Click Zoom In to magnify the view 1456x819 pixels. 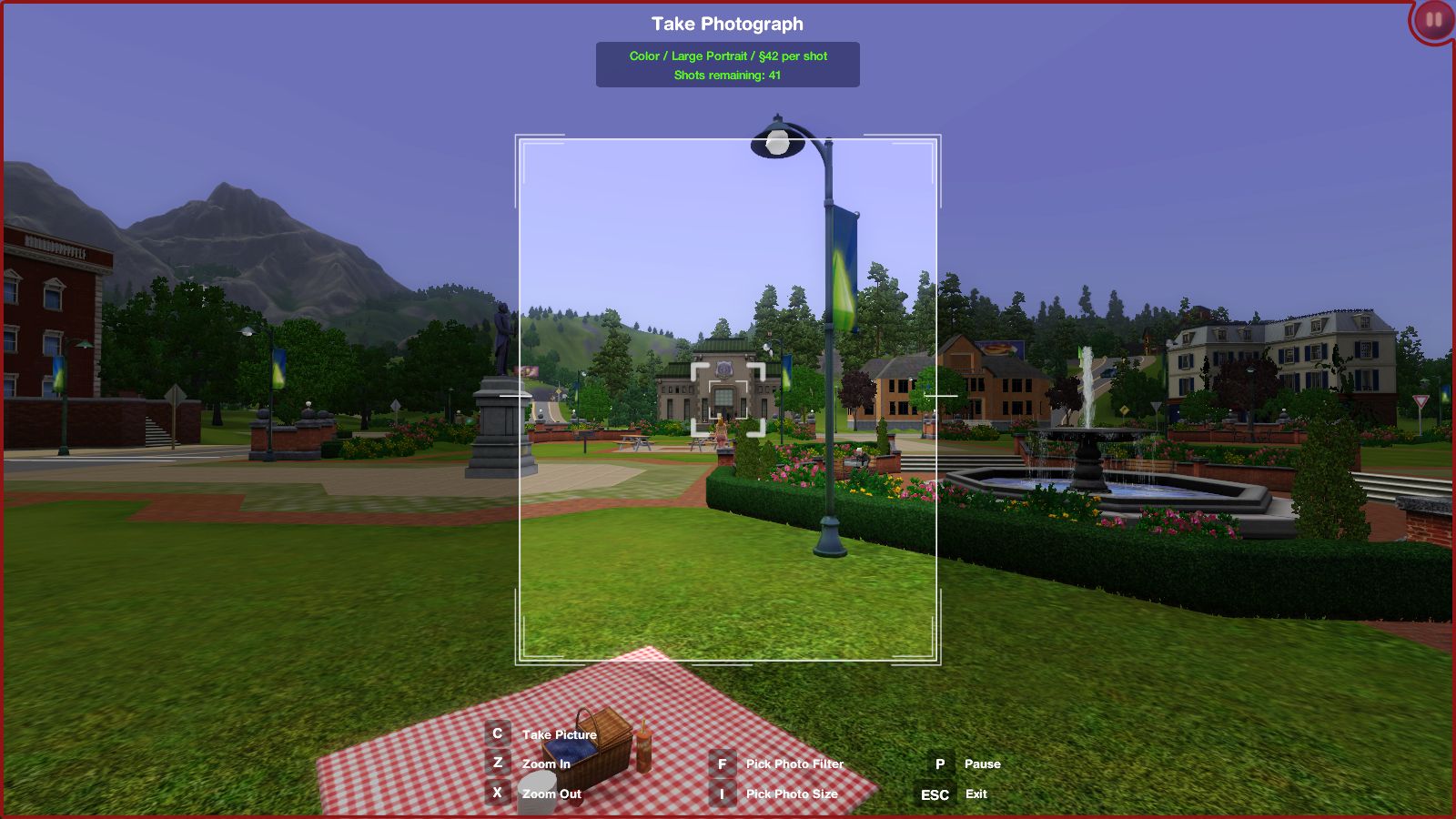[x=545, y=764]
